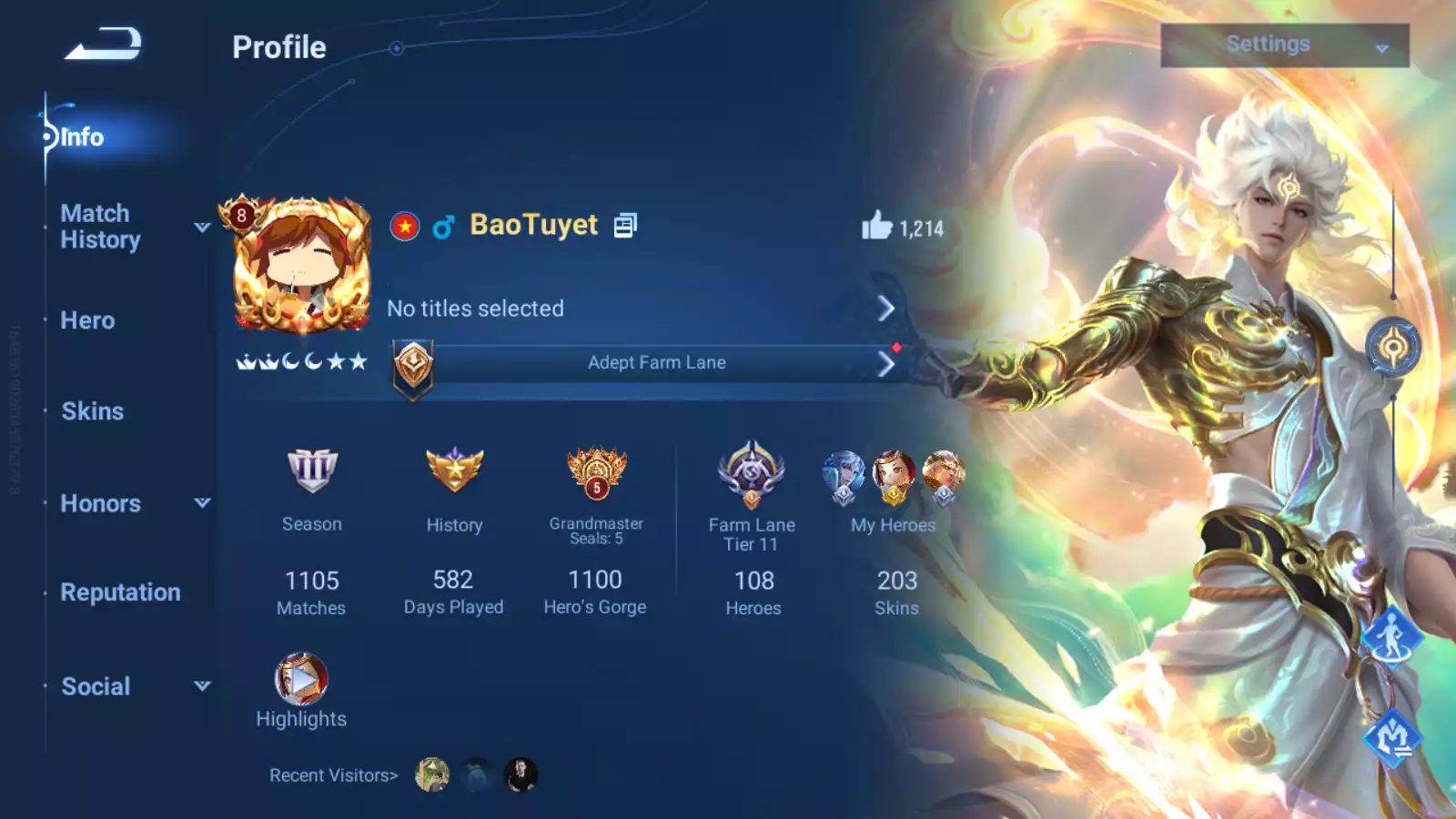View the Reputation tab
The height and width of the screenshot is (819, 1456).
120,592
